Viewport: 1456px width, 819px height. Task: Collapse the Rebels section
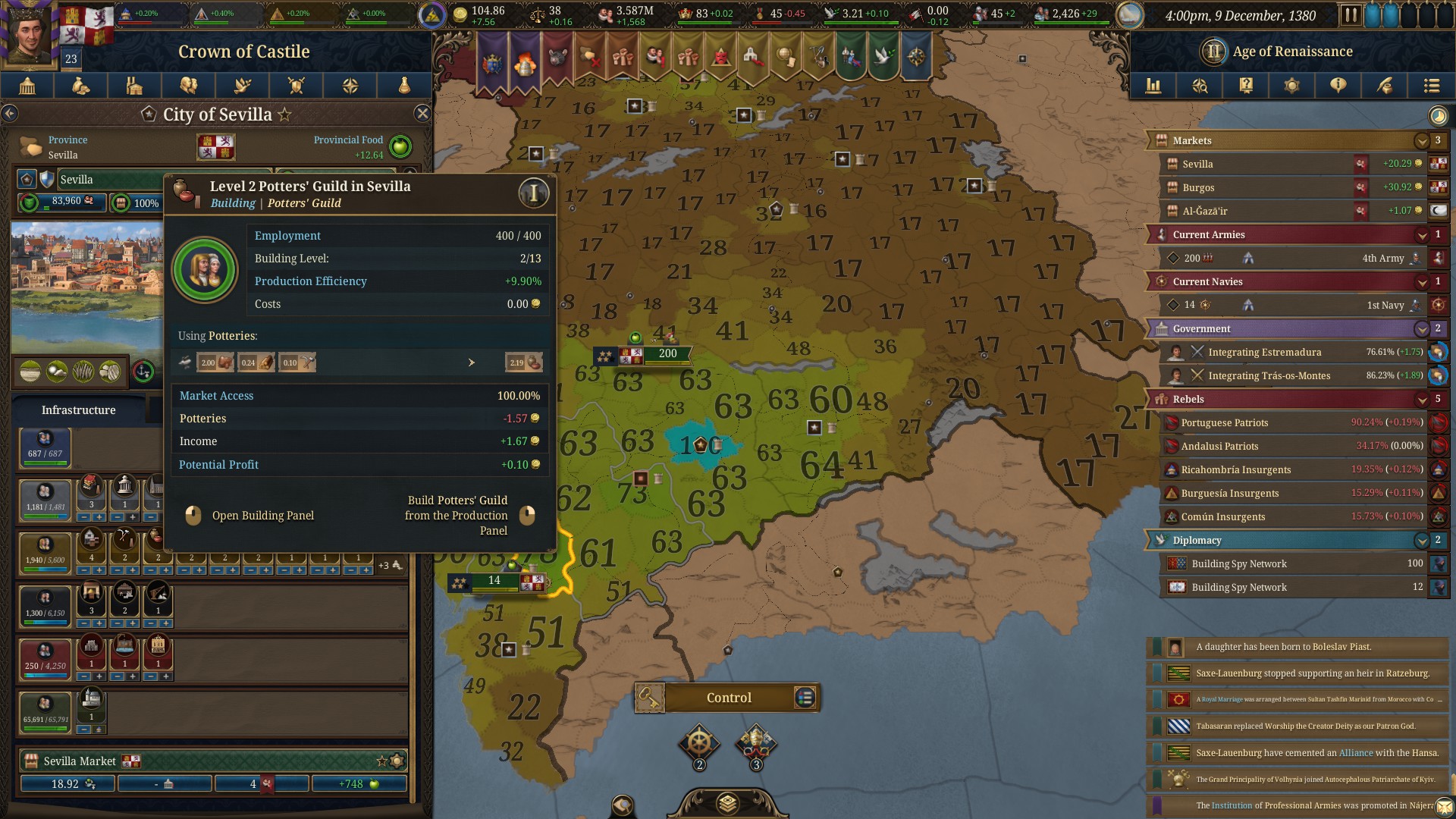pos(1422,399)
